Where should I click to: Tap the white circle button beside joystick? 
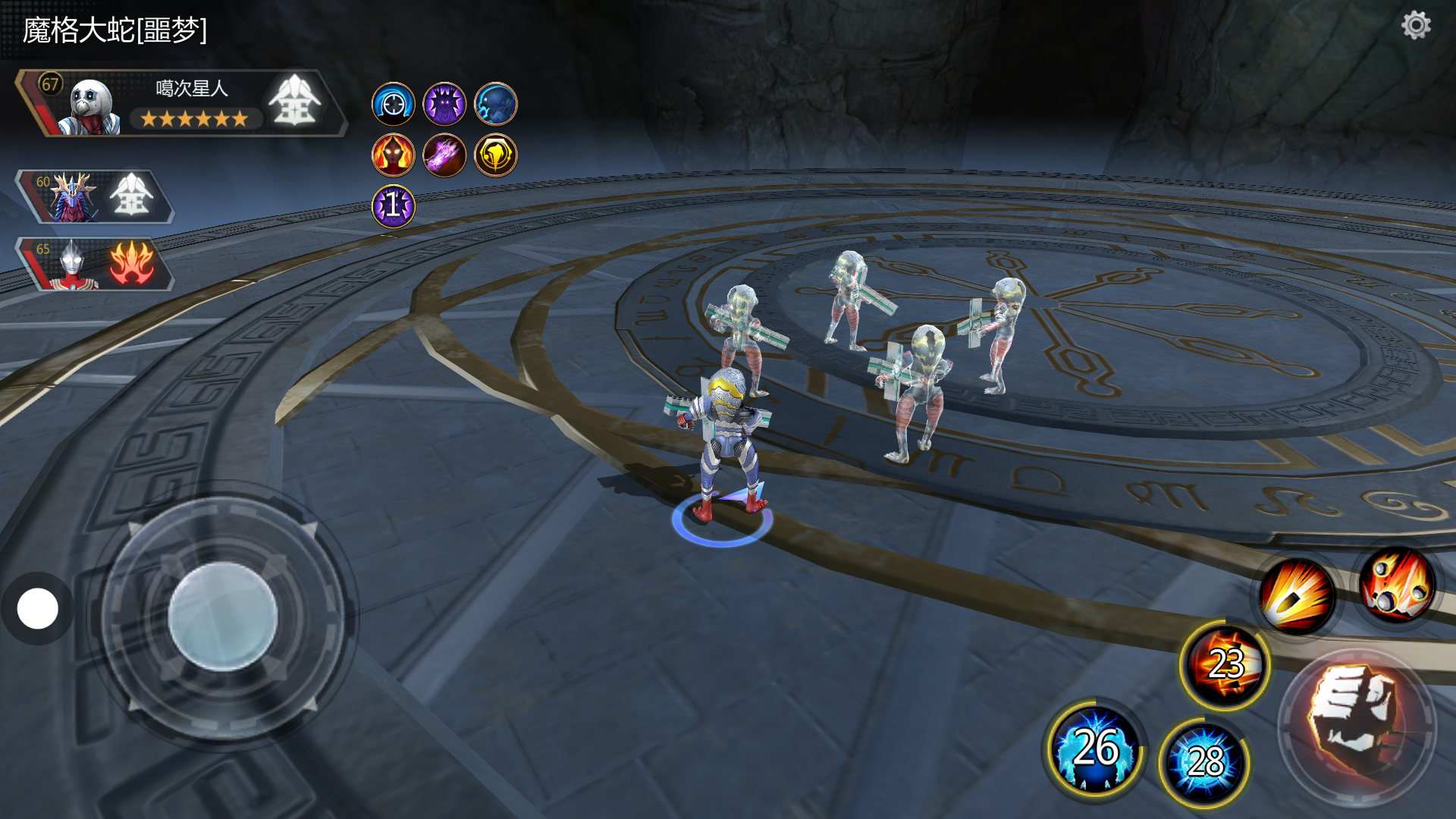(x=37, y=609)
